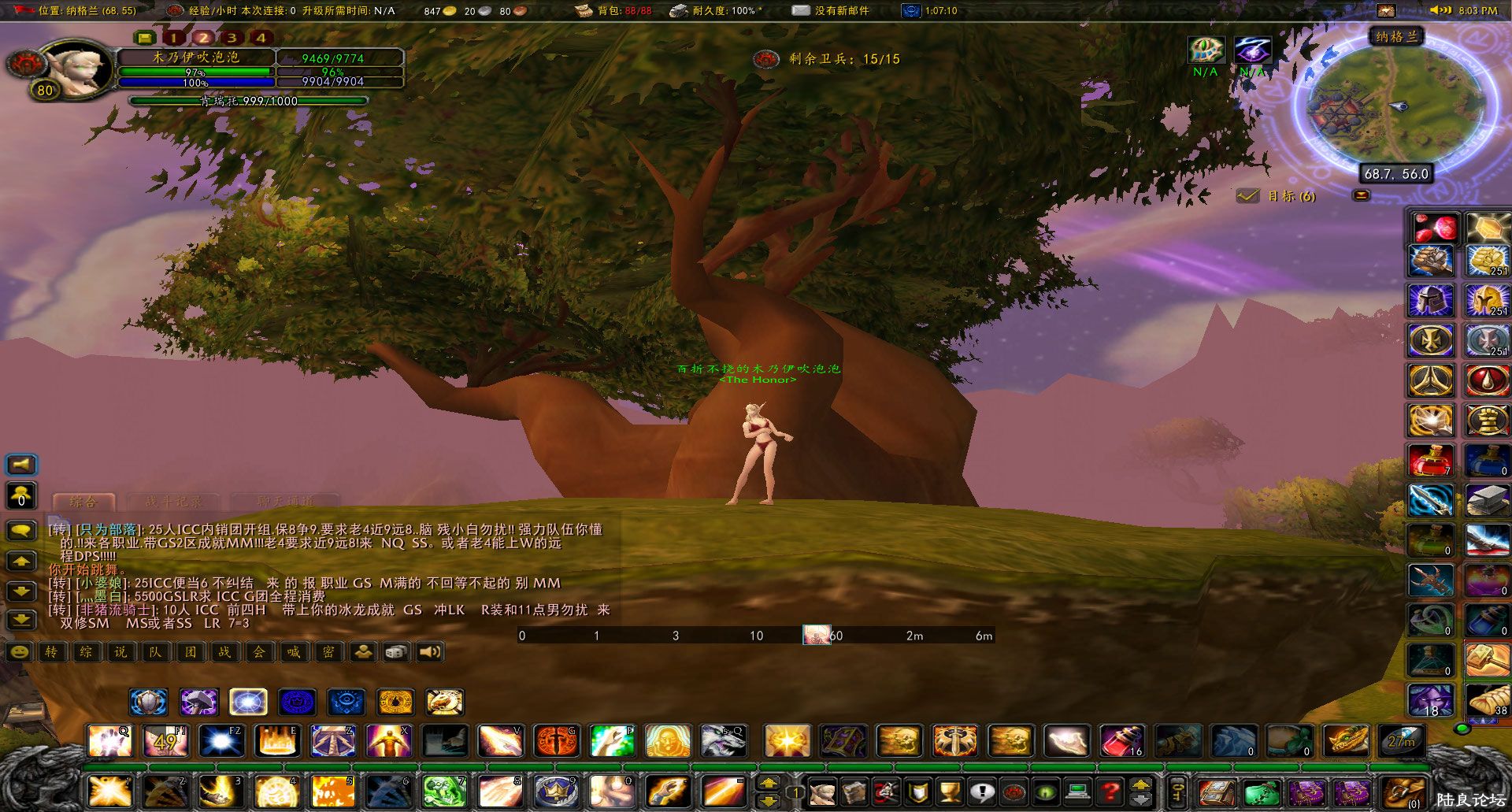
Task: Toggle the 目标 objectives checkbox near minimap
Action: (x=1247, y=195)
